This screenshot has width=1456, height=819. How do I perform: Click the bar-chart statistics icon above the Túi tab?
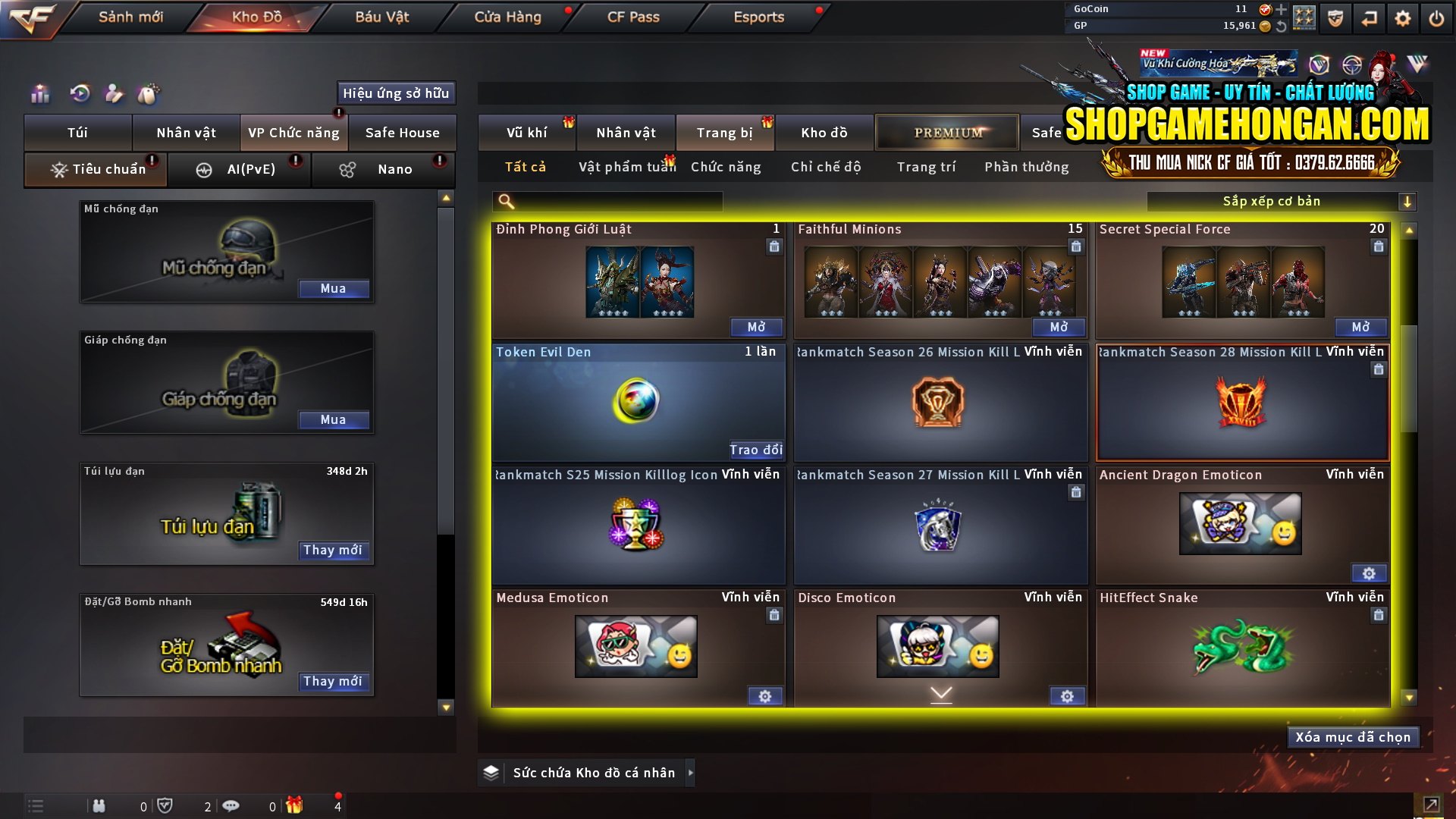(x=39, y=93)
